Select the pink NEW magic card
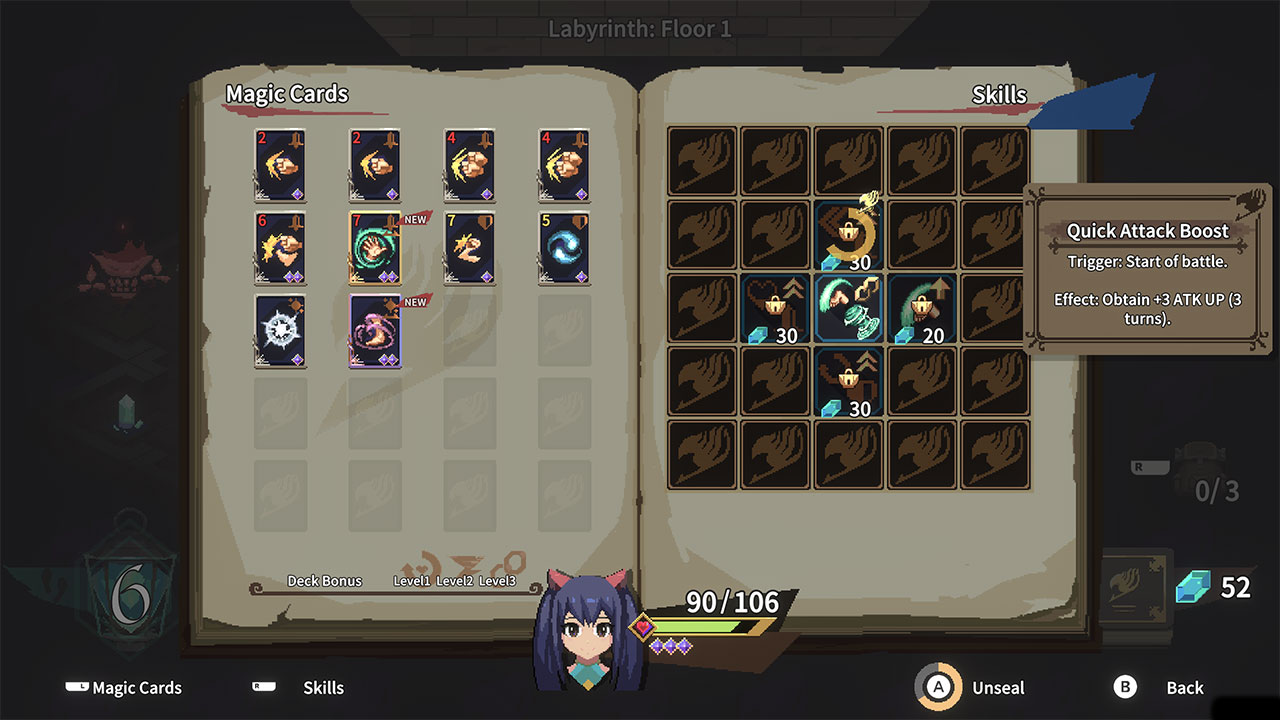Image resolution: width=1280 pixels, height=720 pixels. 375,333
